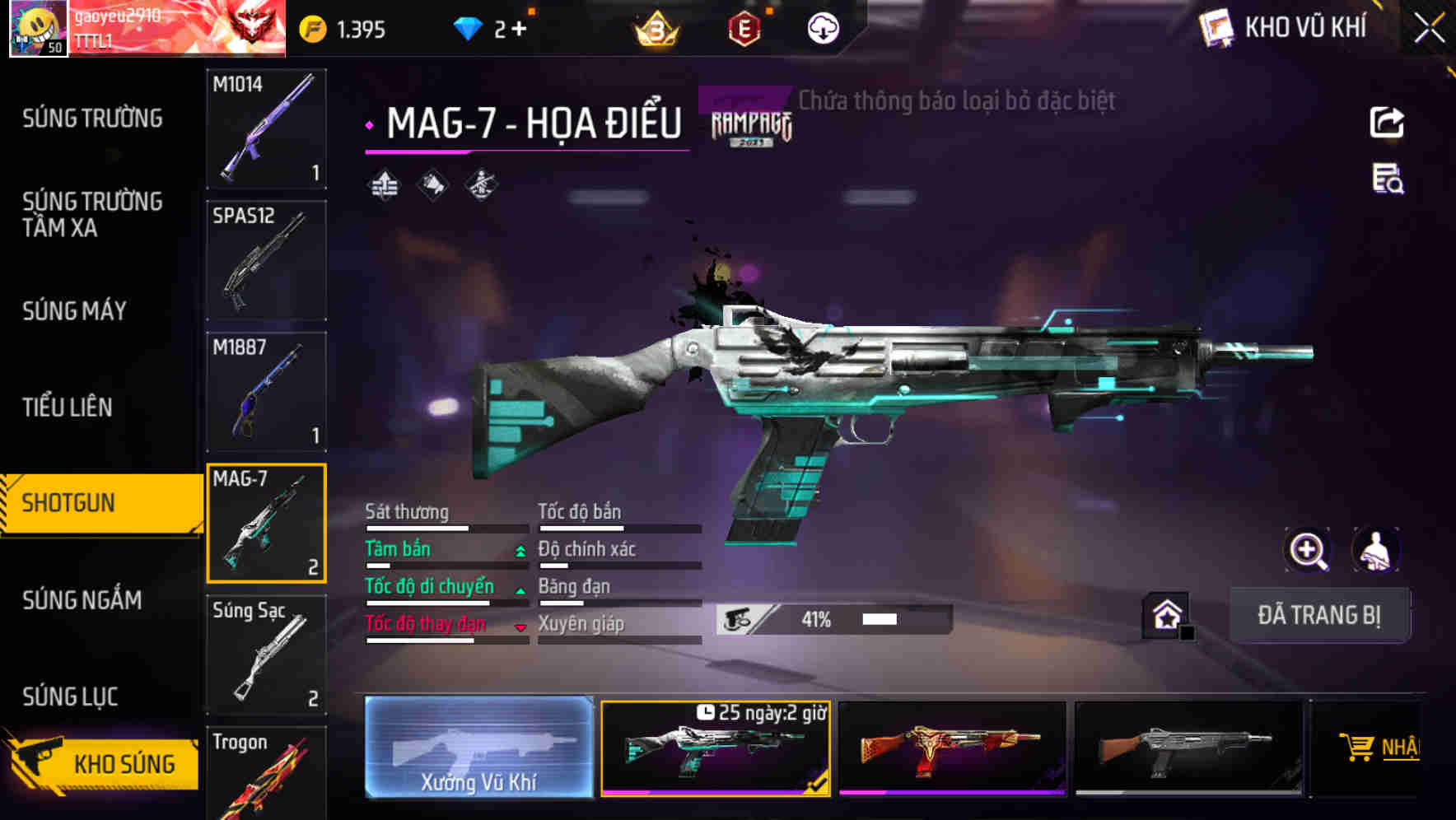Open the Súng Trường Tầm Xa category

pyautogui.click(x=92, y=214)
